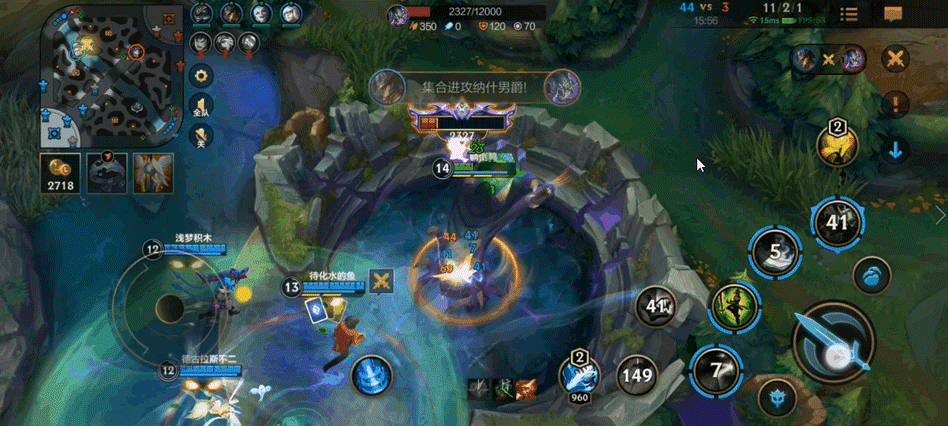Buy the recommended winged armor item
948x426 pixels.
coord(153,172)
